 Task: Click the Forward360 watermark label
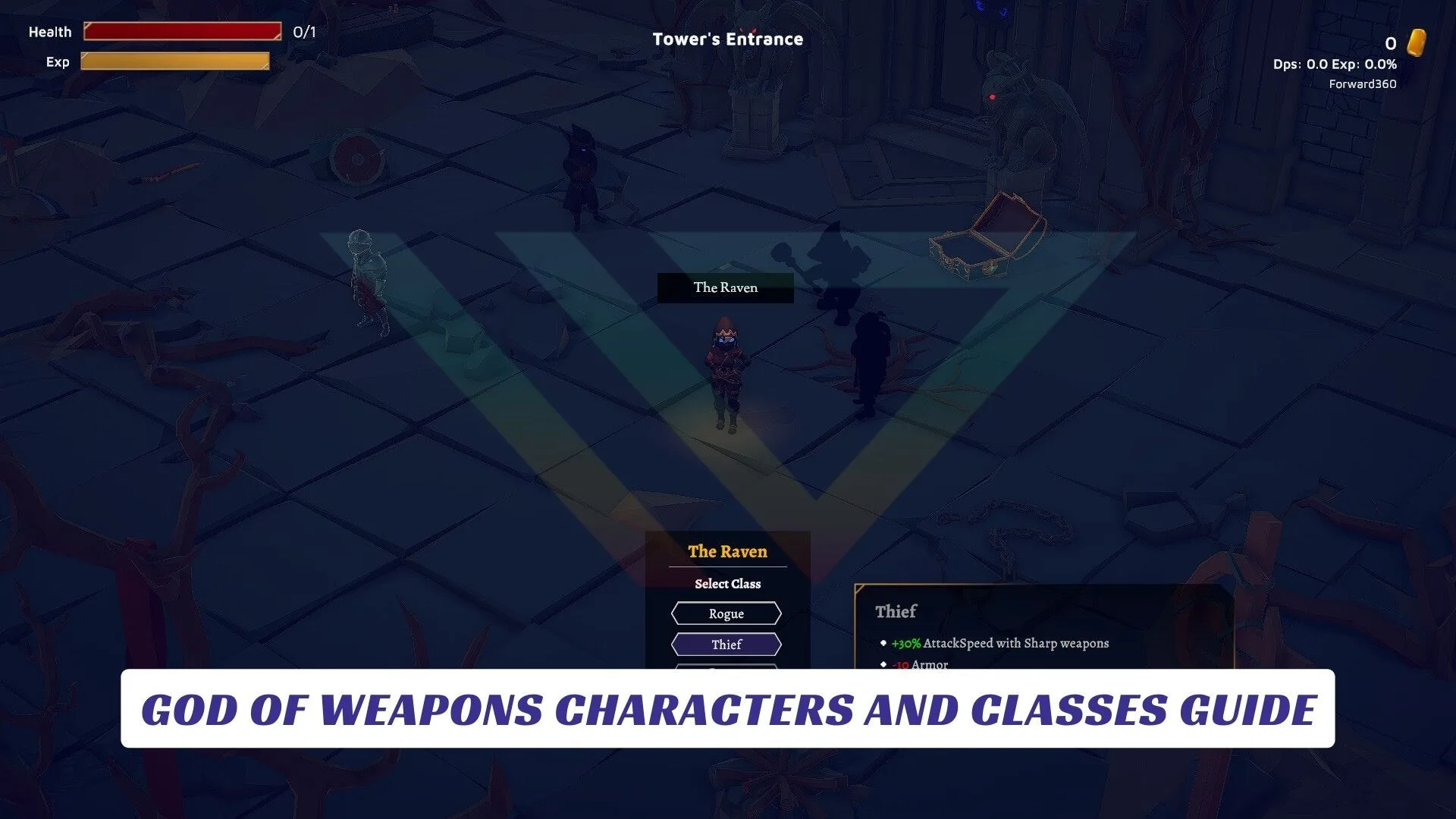1363,83
